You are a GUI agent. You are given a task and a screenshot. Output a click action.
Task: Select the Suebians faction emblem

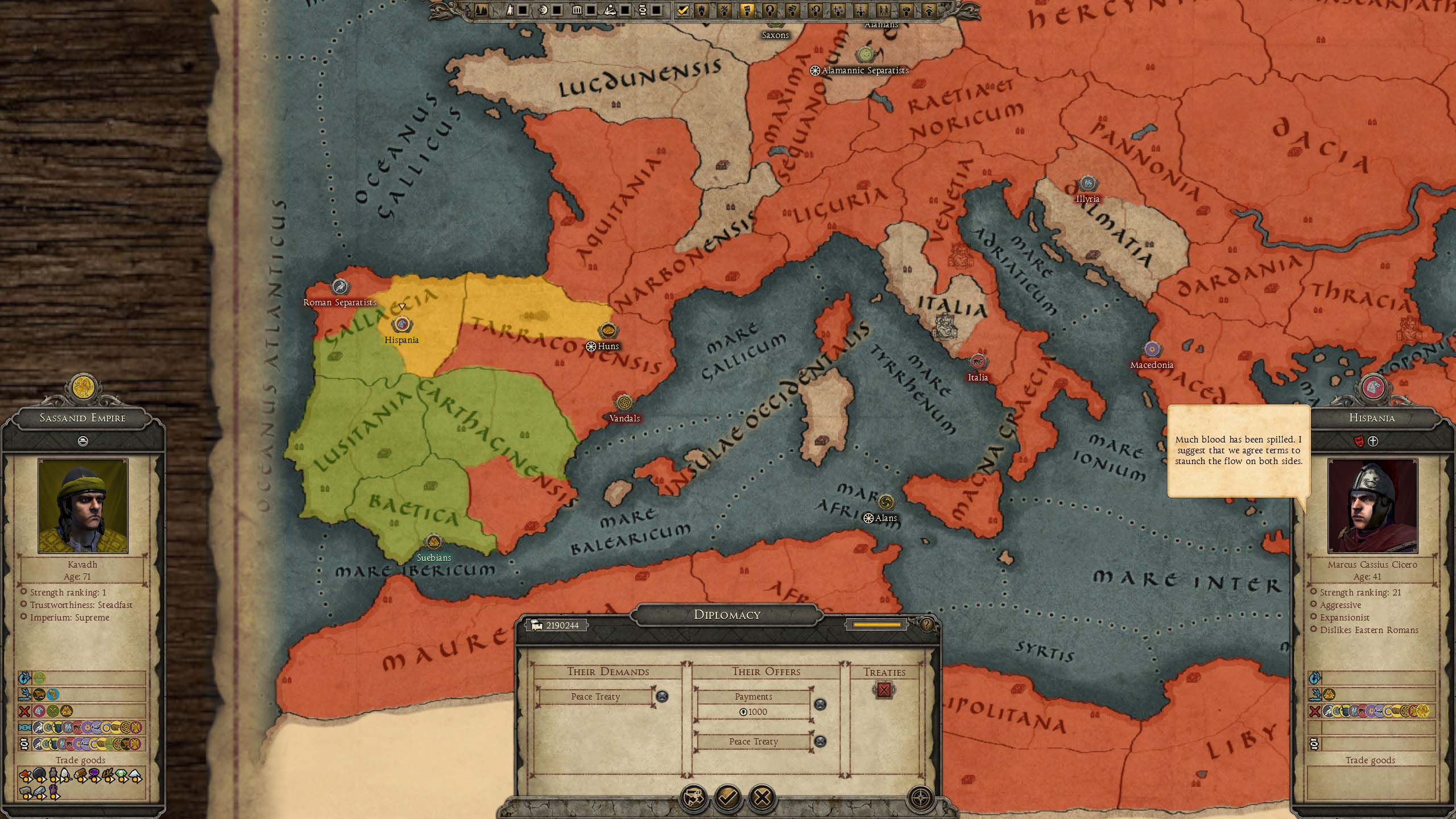tap(433, 543)
